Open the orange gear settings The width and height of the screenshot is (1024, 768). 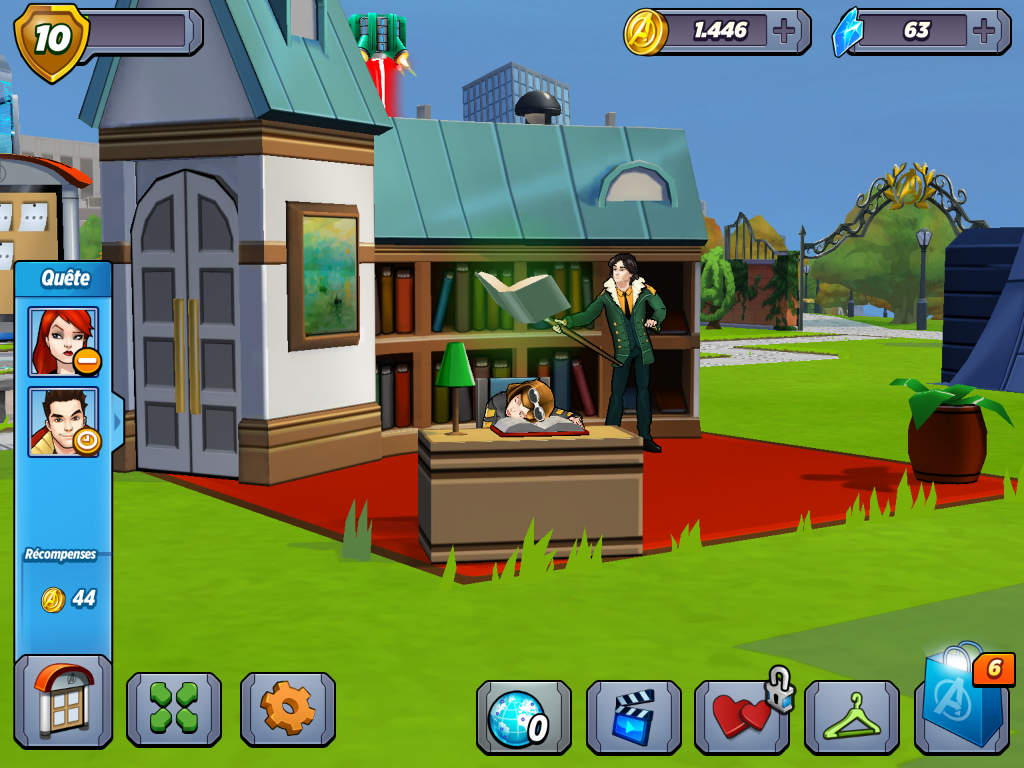click(x=287, y=708)
